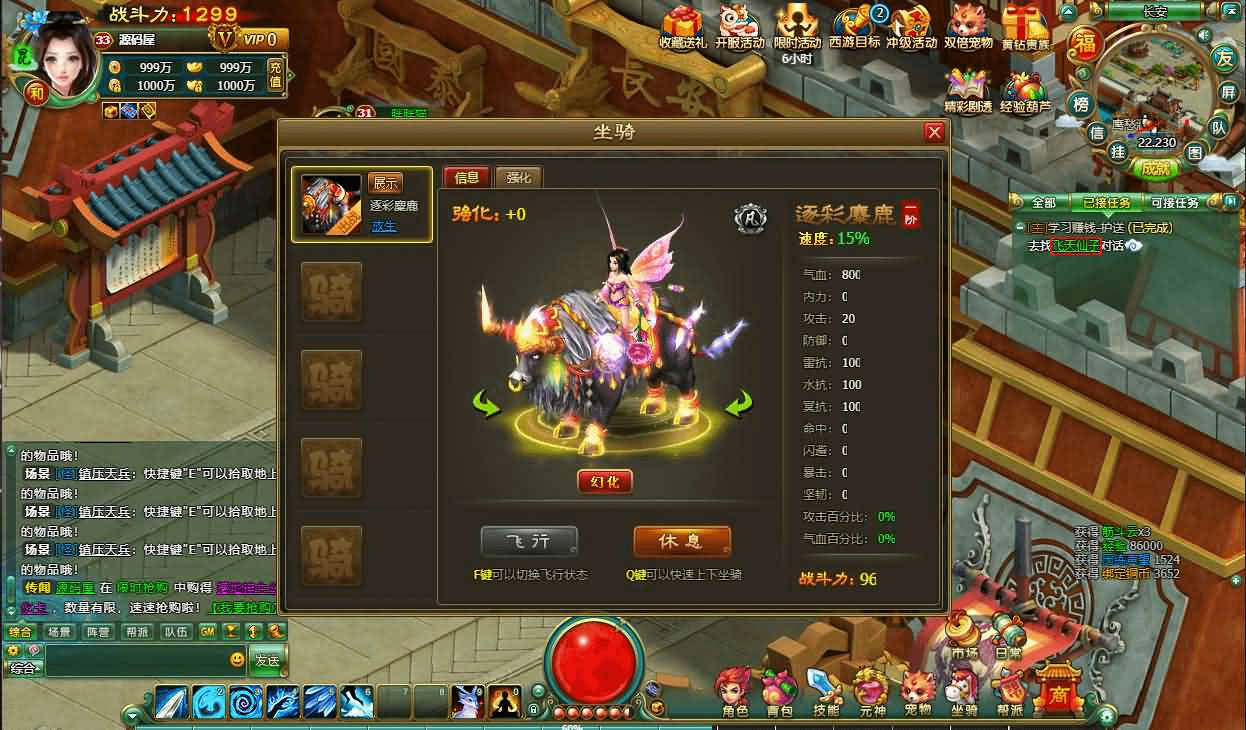Screen dimensions: 1246x730
Task: Open the 收藏送礼 gift icon
Action: click(683, 28)
